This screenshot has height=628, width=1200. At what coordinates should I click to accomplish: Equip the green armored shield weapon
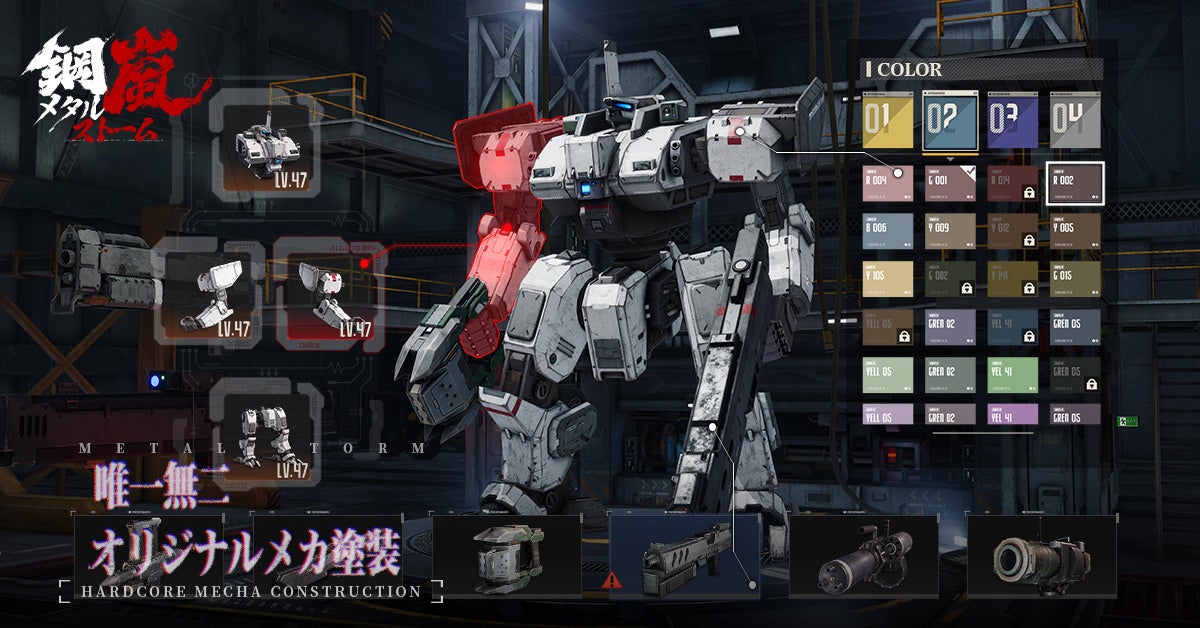pos(506,556)
